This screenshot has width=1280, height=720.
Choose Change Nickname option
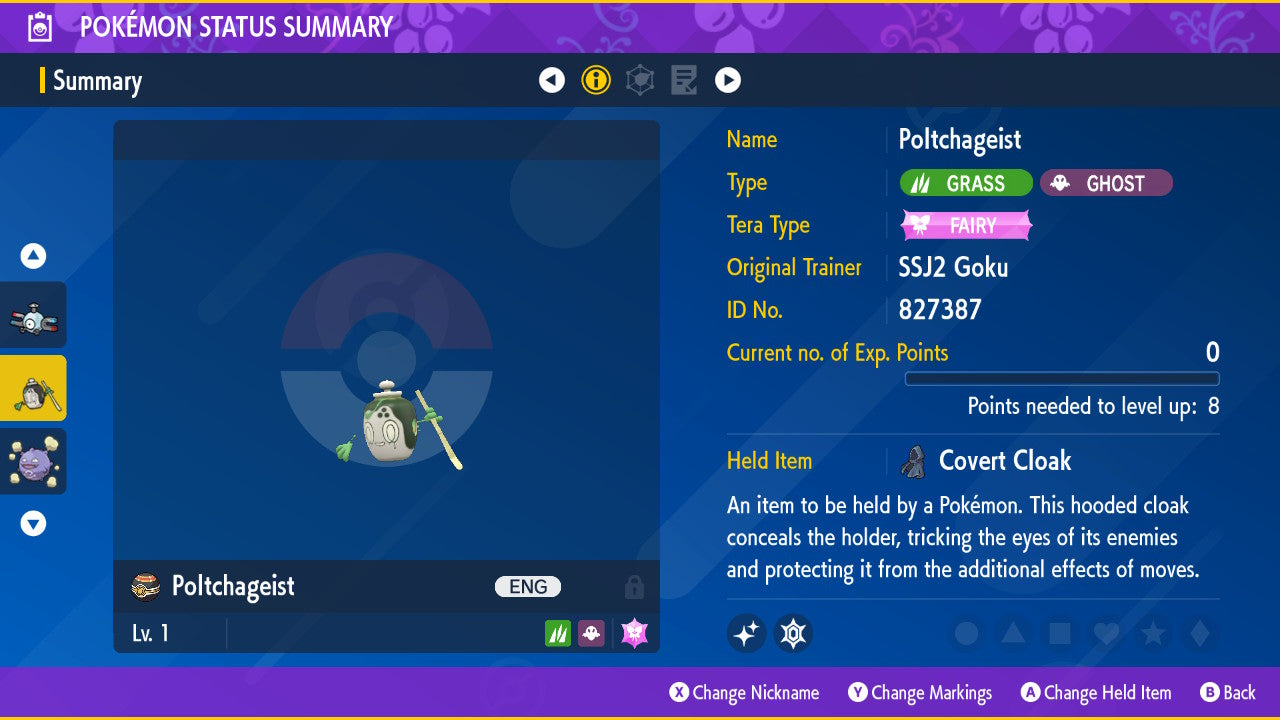click(x=744, y=692)
